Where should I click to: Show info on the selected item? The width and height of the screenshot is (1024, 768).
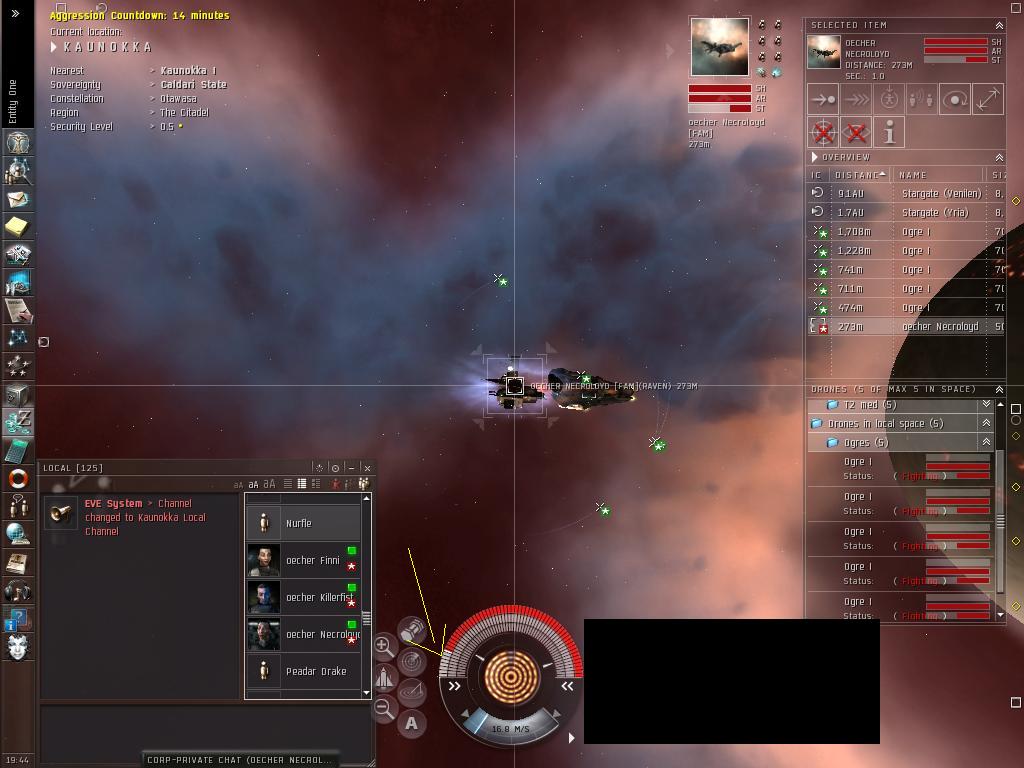pyautogui.click(x=889, y=132)
